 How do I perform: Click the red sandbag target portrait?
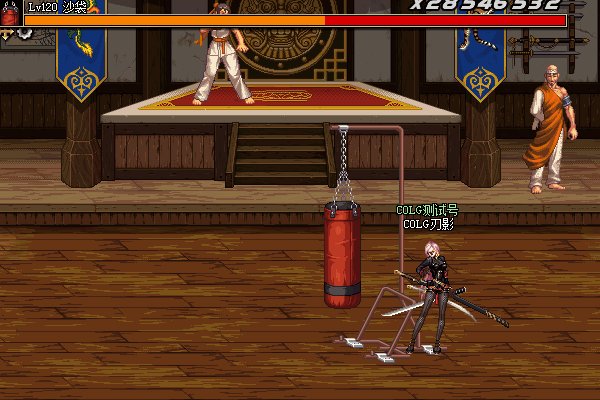[10, 15]
